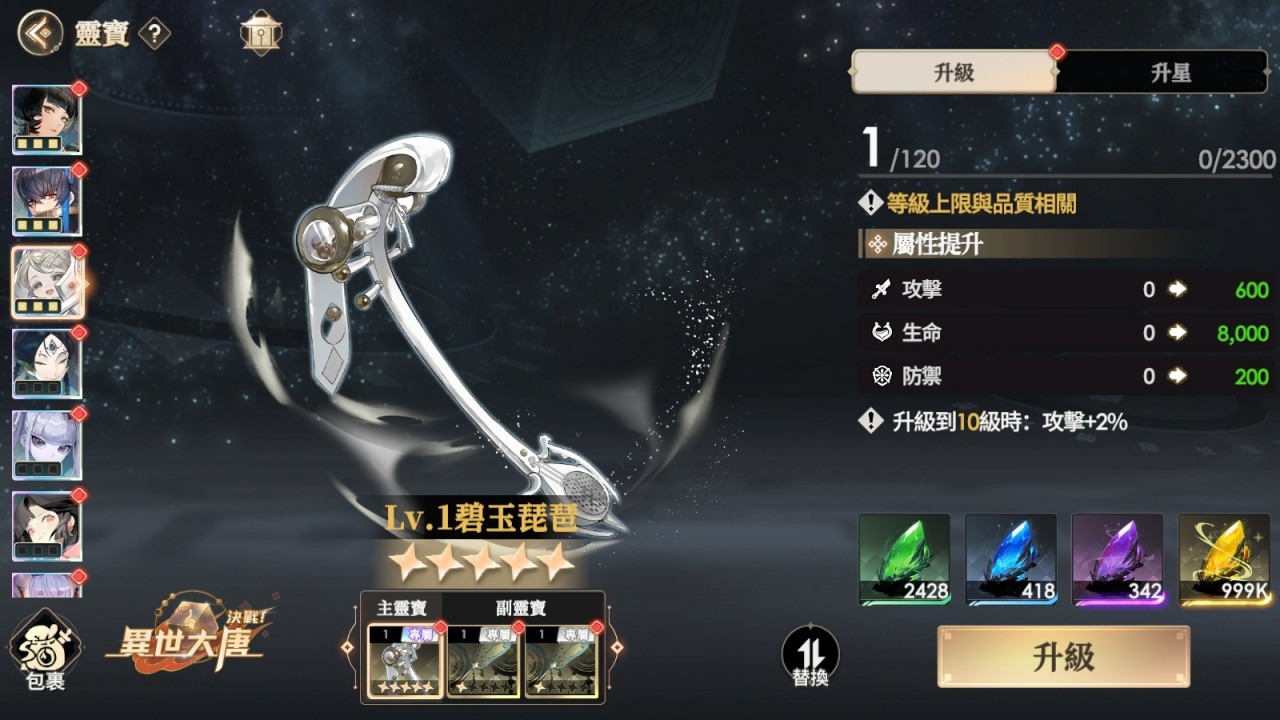The height and width of the screenshot is (720, 1280).
Task: Select the highlighted third character portrait
Action: click(46, 281)
